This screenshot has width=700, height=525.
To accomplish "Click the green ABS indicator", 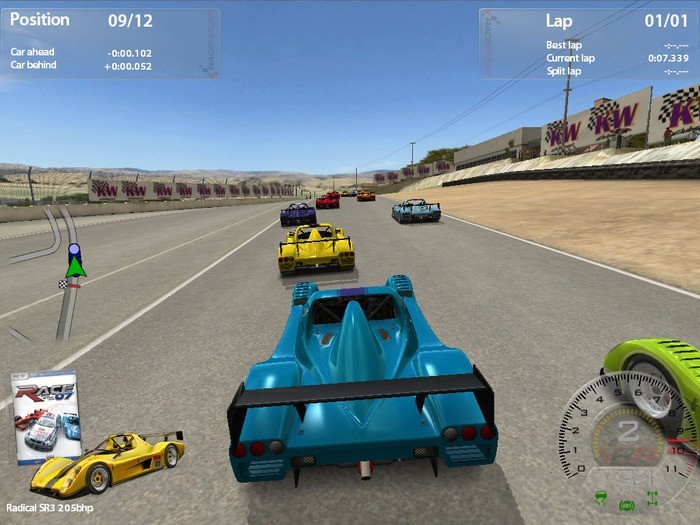I will pos(627,505).
